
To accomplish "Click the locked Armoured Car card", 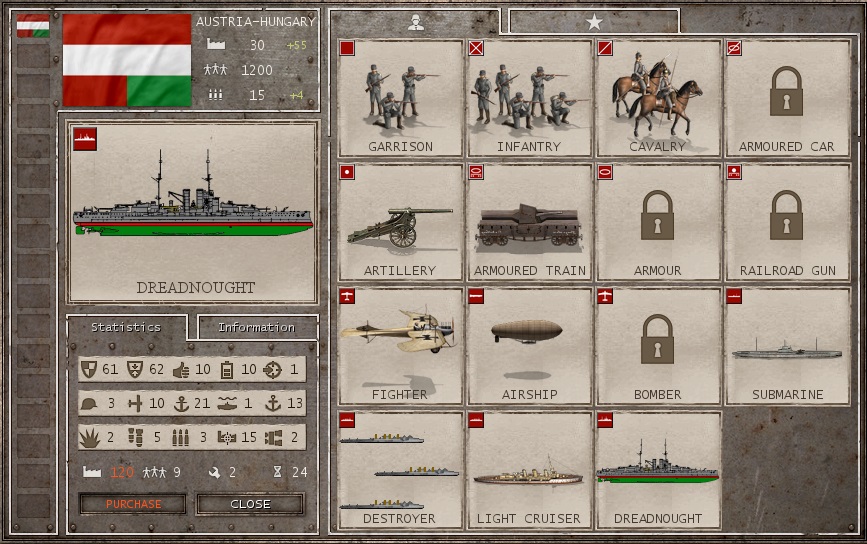I will tap(786, 98).
